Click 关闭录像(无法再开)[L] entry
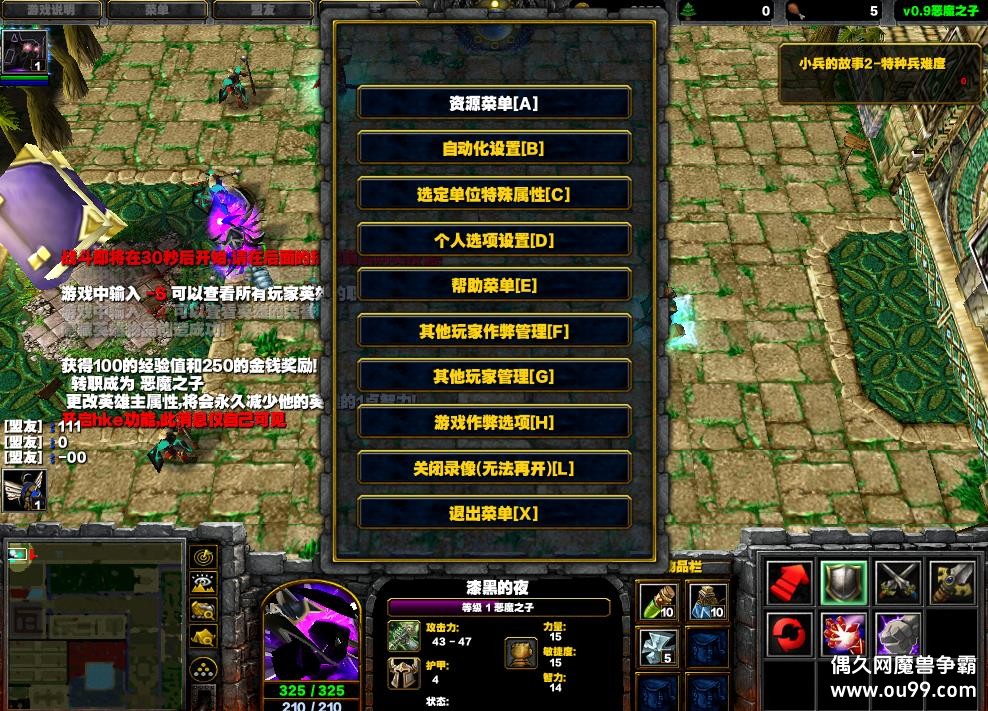988x711 pixels. coord(494,468)
